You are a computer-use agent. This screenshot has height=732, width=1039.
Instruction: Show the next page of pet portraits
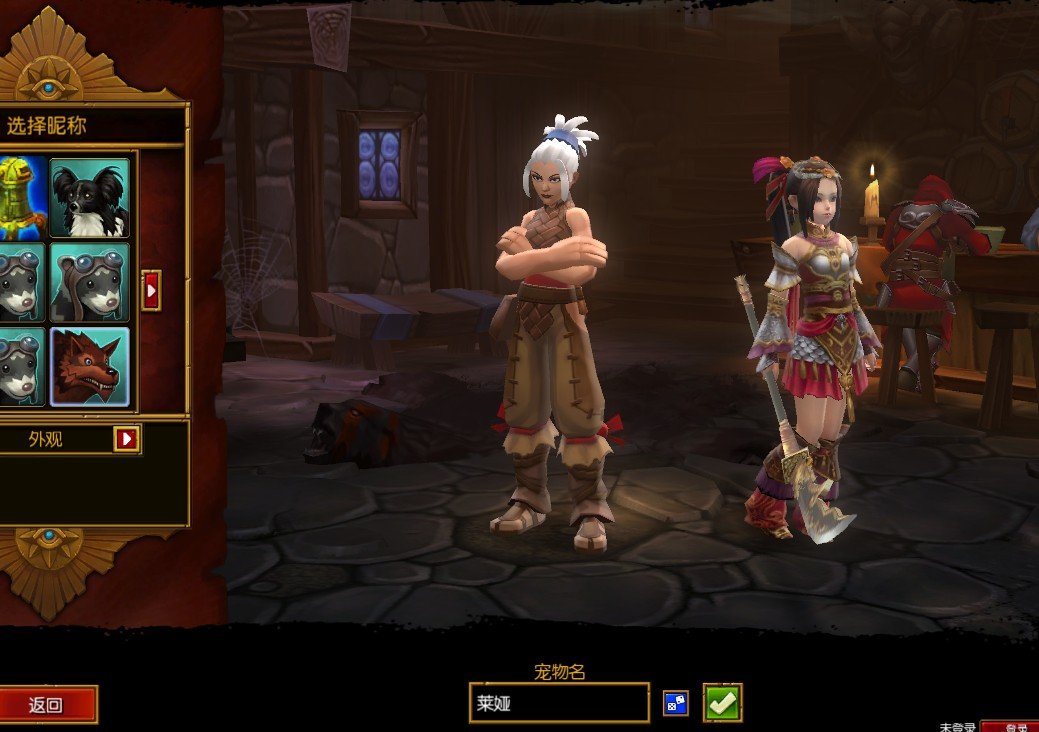click(151, 290)
